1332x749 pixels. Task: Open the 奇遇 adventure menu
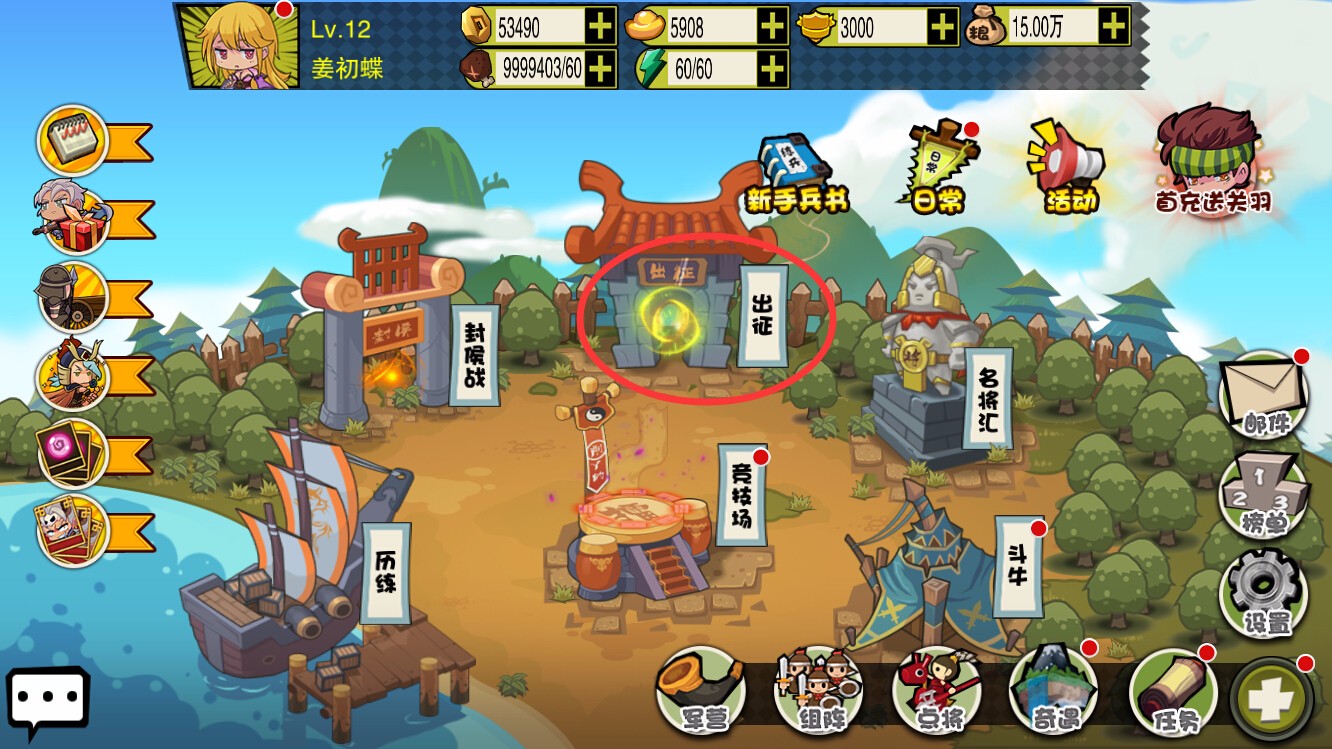(x=1053, y=691)
